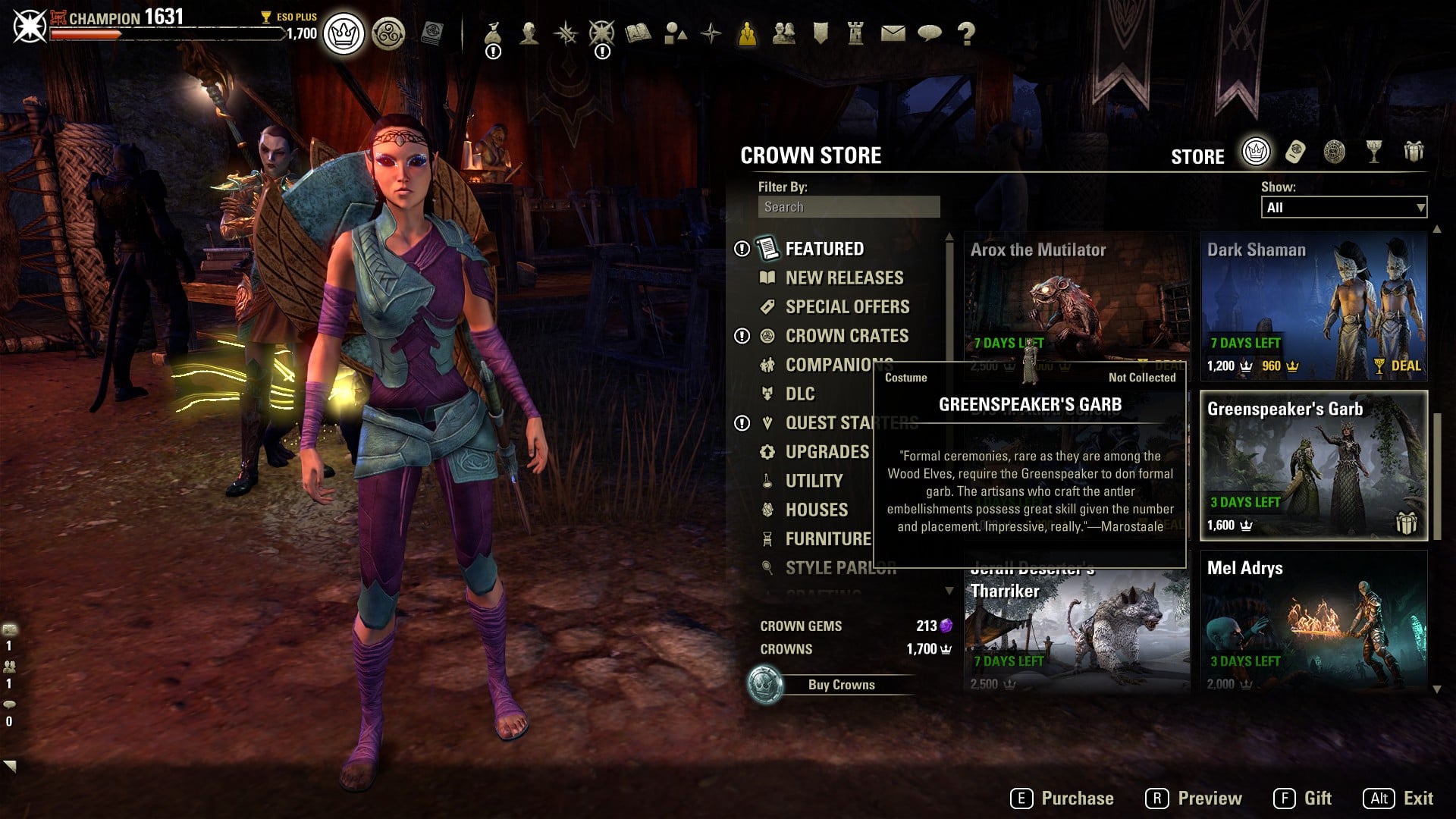Open the mail envelope icon
Image resolution: width=1456 pixels, height=819 pixels.
point(893,33)
